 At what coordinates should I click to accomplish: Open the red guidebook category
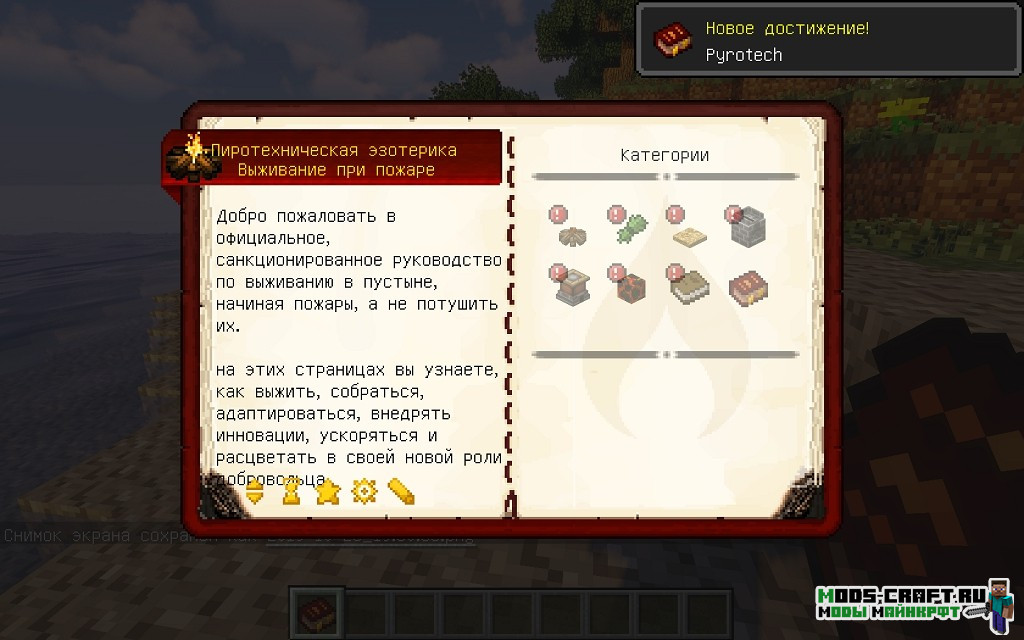748,287
